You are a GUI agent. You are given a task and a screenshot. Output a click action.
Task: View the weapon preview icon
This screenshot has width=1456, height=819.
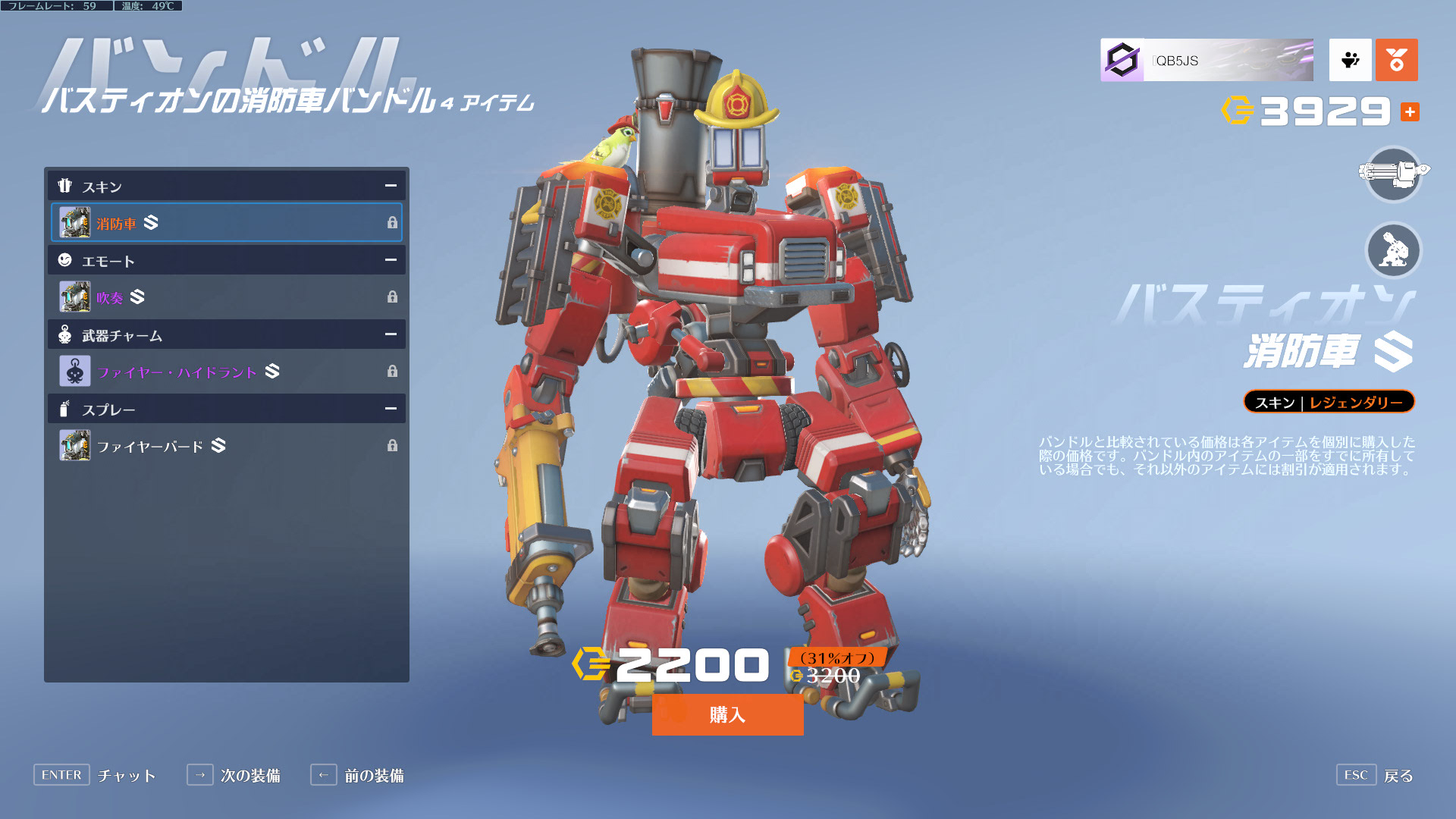click(x=1393, y=174)
